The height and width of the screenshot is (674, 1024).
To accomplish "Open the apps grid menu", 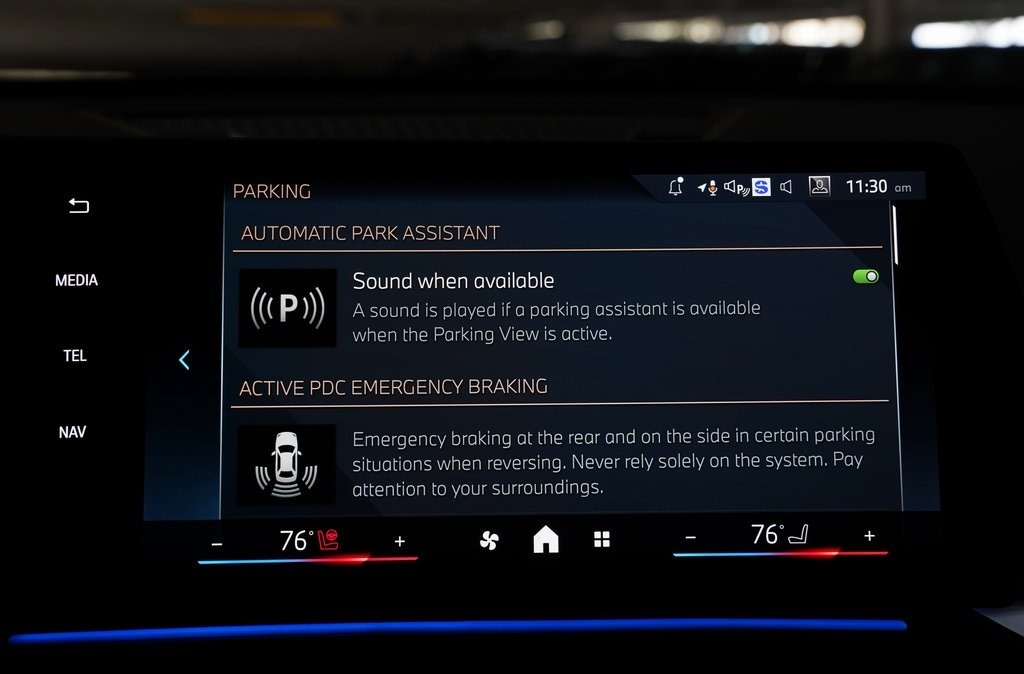I will pos(602,540).
